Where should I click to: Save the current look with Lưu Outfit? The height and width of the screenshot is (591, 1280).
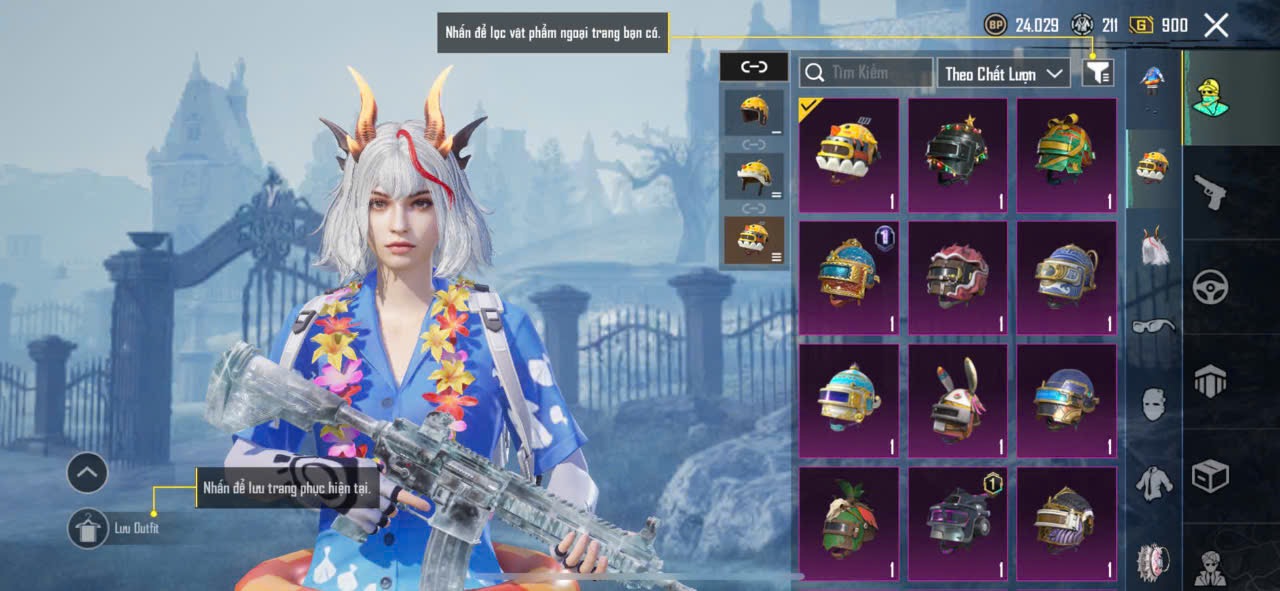coord(89,528)
